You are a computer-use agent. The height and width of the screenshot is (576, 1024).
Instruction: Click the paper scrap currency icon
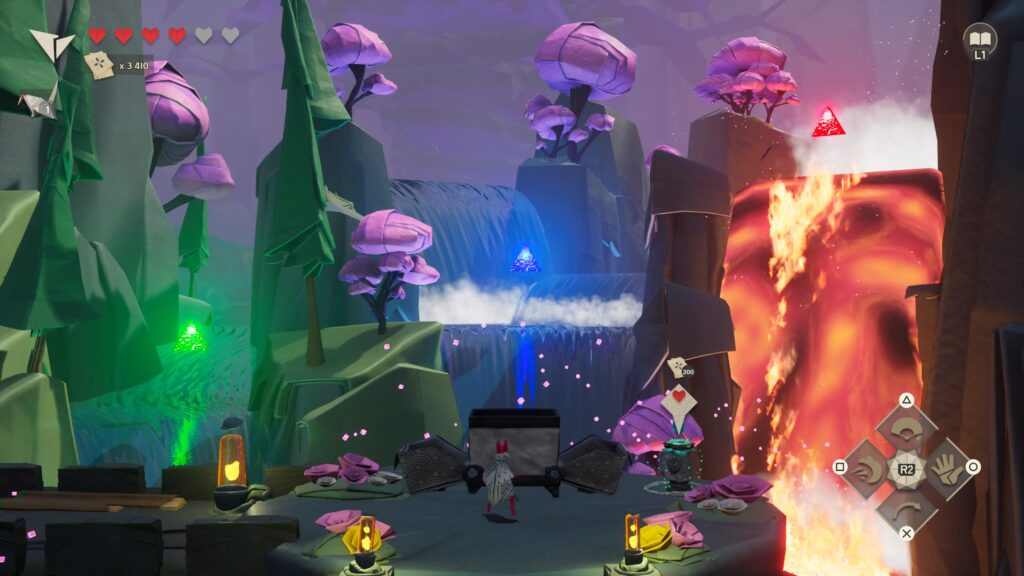pos(100,66)
